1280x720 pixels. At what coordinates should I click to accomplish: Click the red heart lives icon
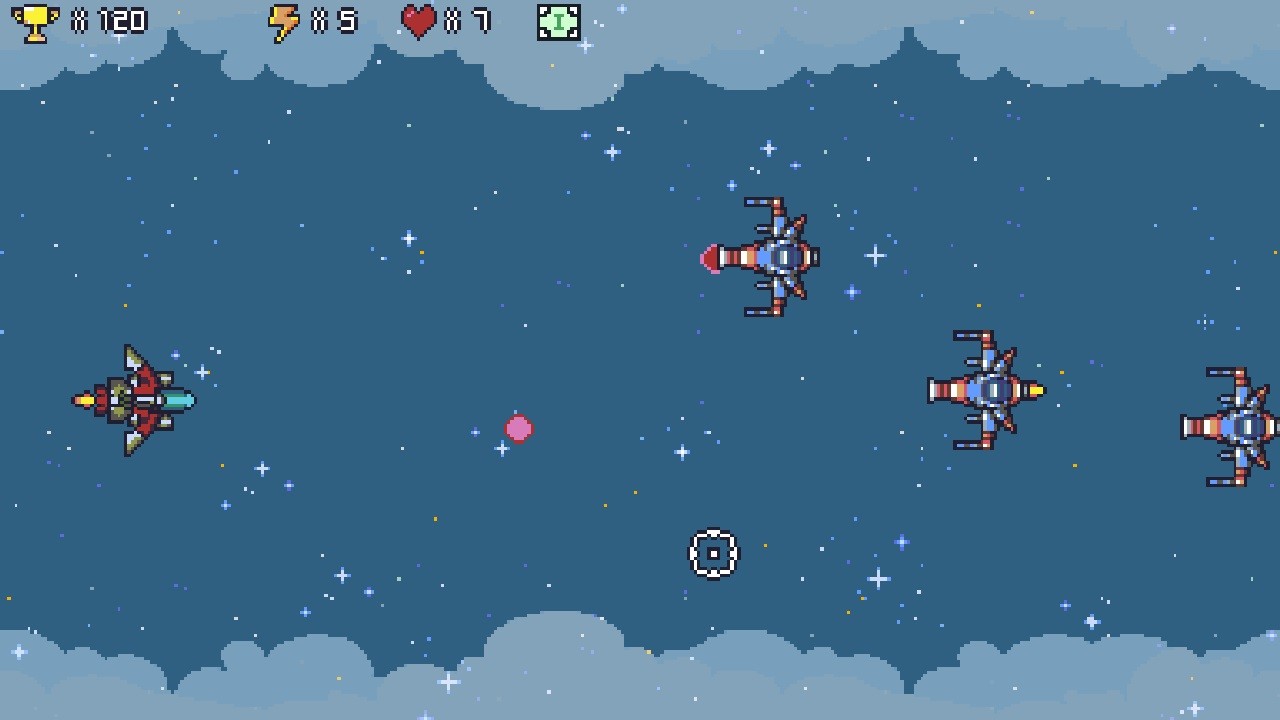(x=419, y=20)
